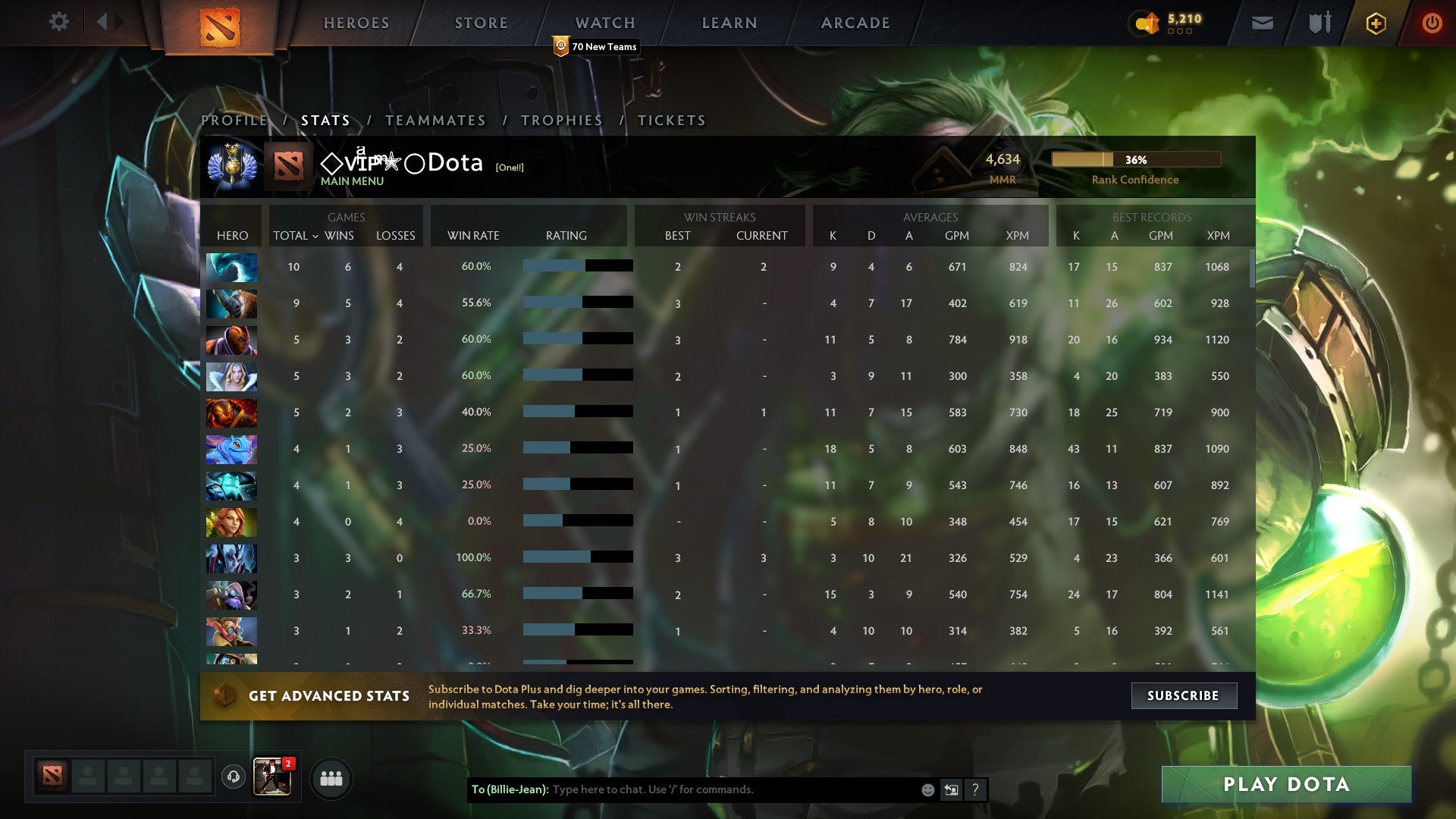Open Dota Plus via the gold hexagon icon
This screenshot has width=1456, height=819.
coord(1376,23)
